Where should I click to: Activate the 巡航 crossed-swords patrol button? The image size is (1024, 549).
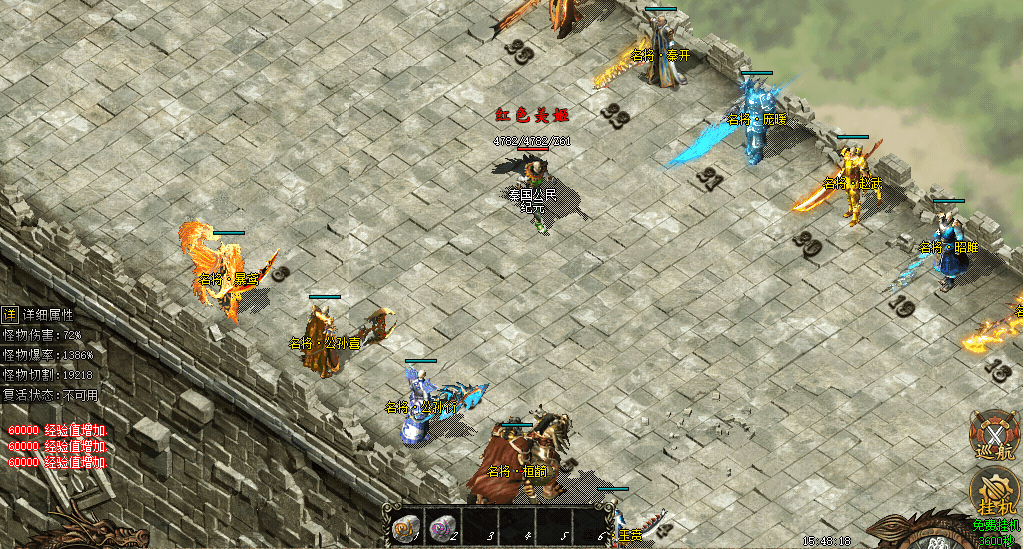tap(995, 437)
